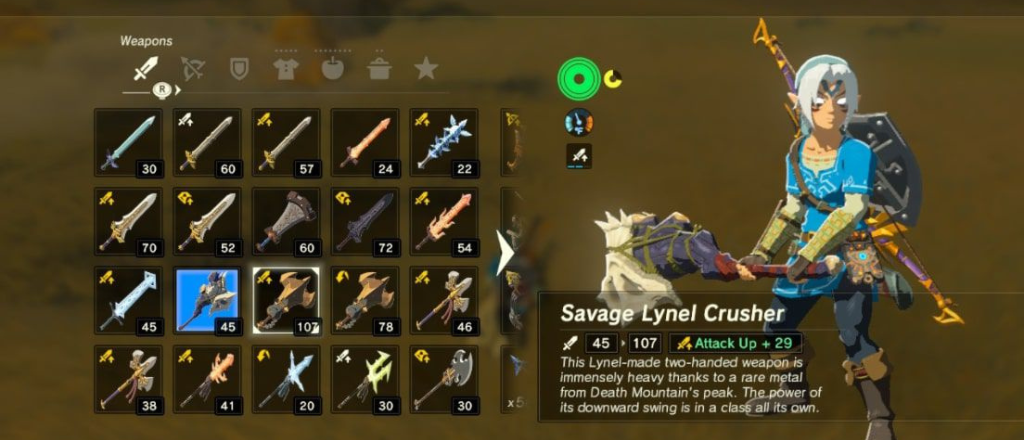Open the Materials tab with apple icon
This screenshot has width=1024, height=440.
click(x=332, y=68)
